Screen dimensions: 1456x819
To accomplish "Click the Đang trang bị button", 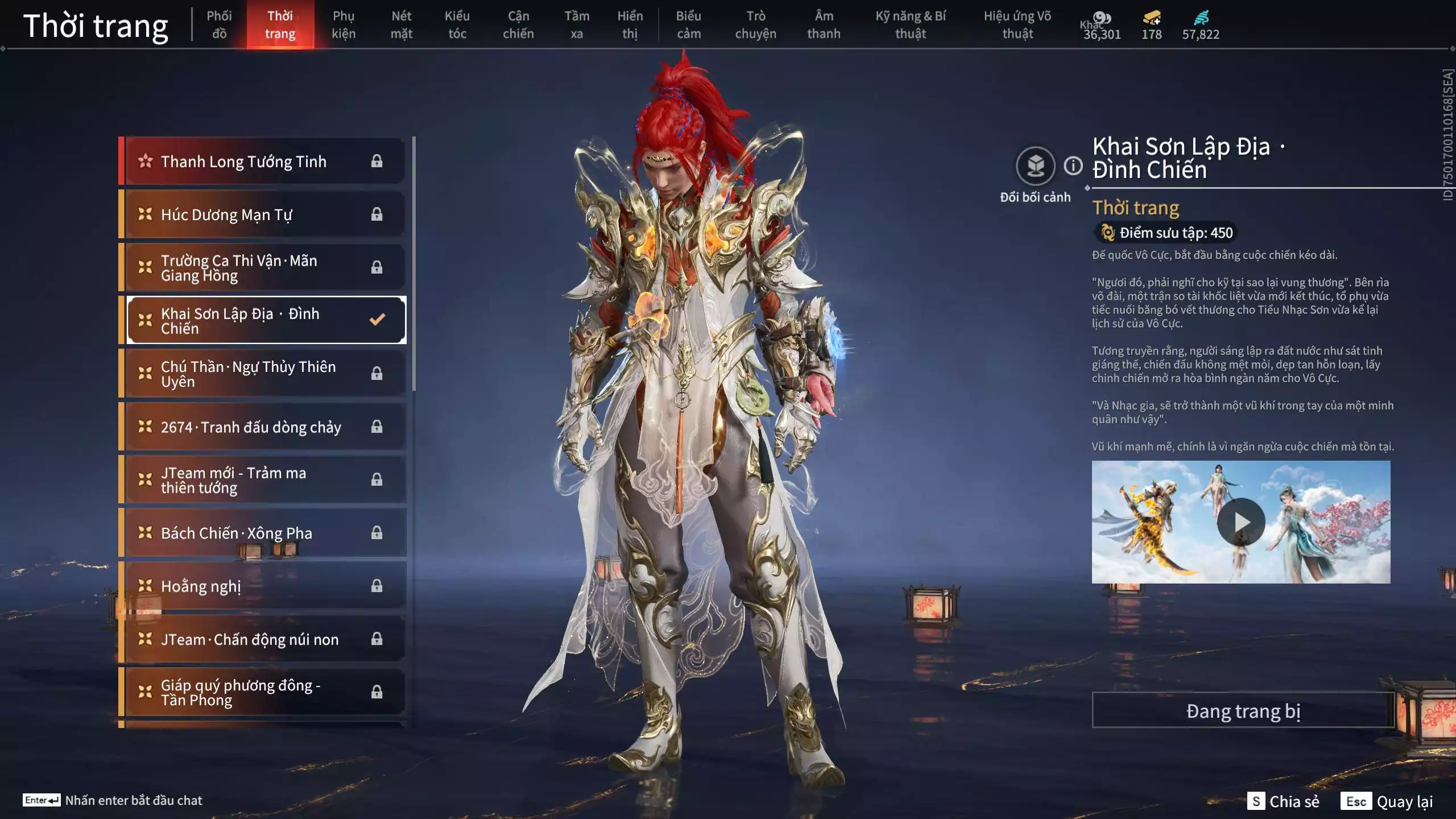I will [1243, 711].
